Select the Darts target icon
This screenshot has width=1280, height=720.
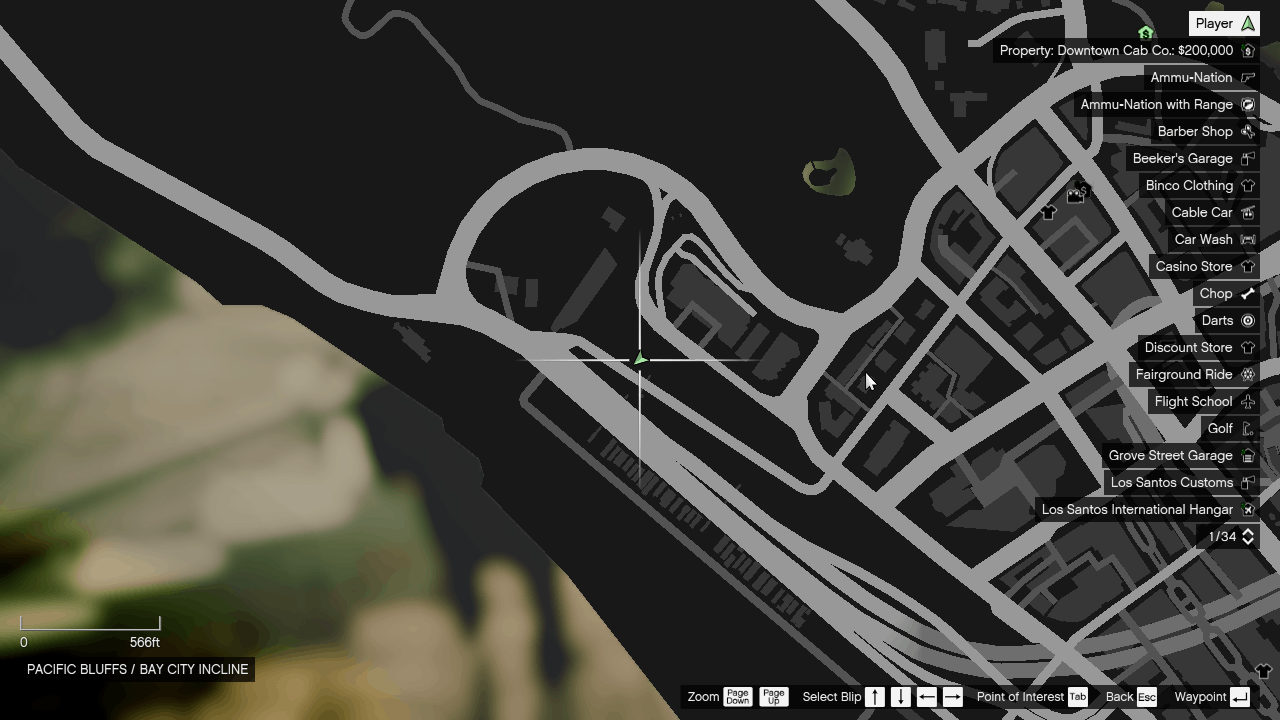pyautogui.click(x=1247, y=320)
